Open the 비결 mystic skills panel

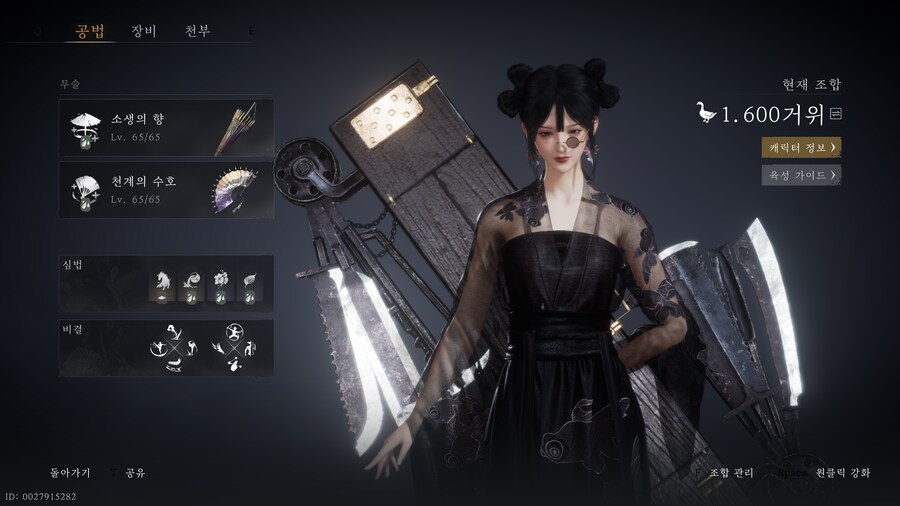[165, 346]
